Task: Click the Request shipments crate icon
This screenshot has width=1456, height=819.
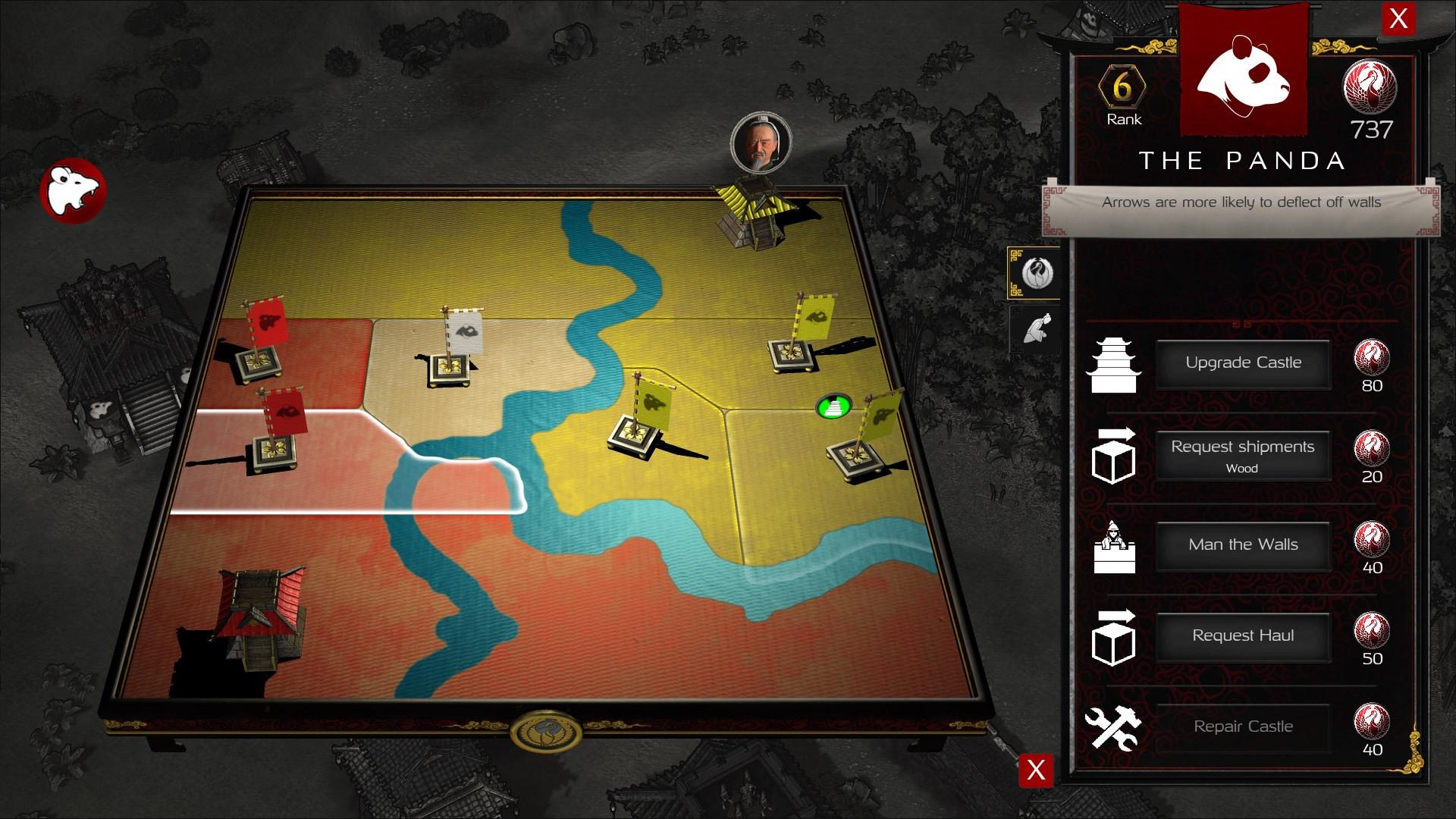Action: coord(1113,457)
